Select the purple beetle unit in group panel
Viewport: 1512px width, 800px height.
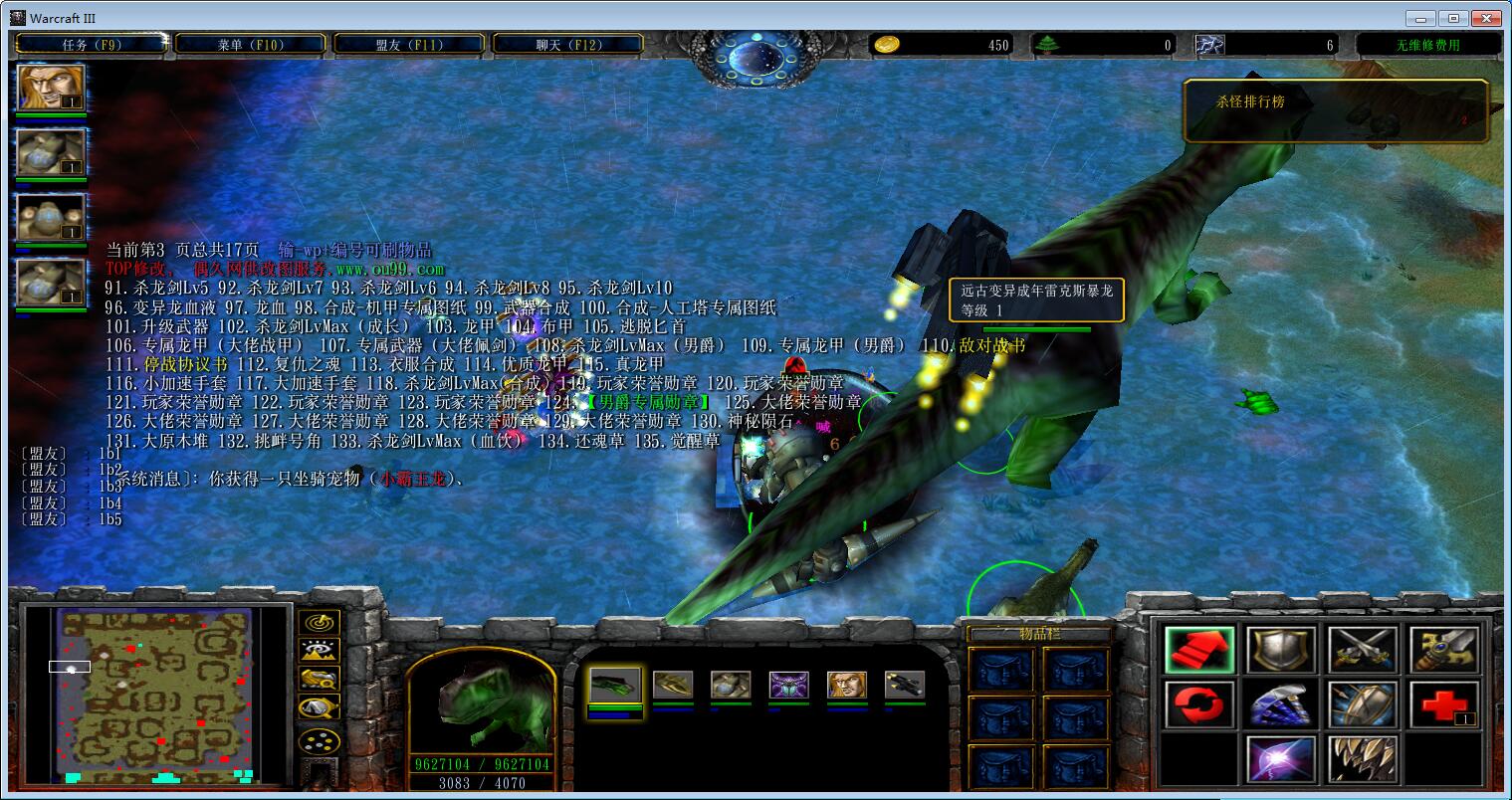click(788, 685)
